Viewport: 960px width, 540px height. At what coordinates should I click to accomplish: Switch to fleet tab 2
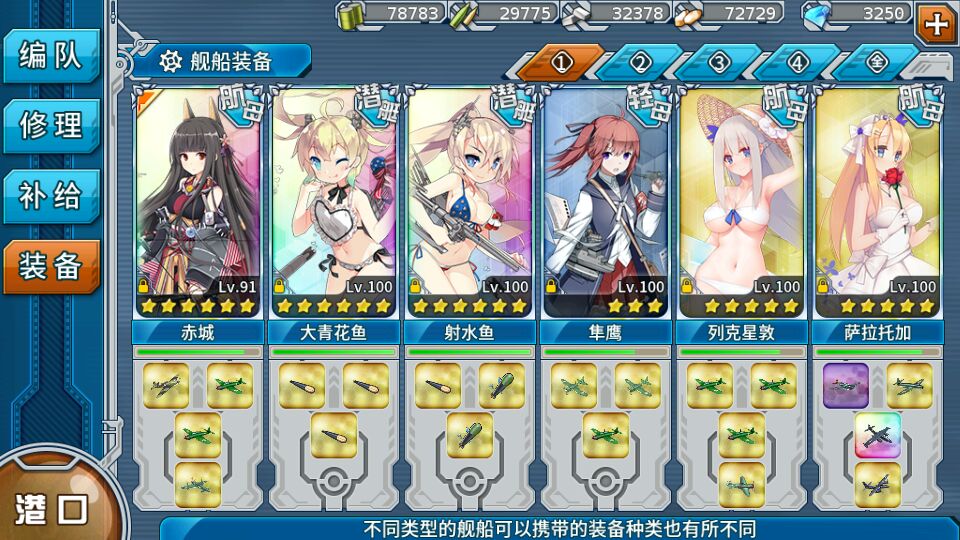[640, 63]
